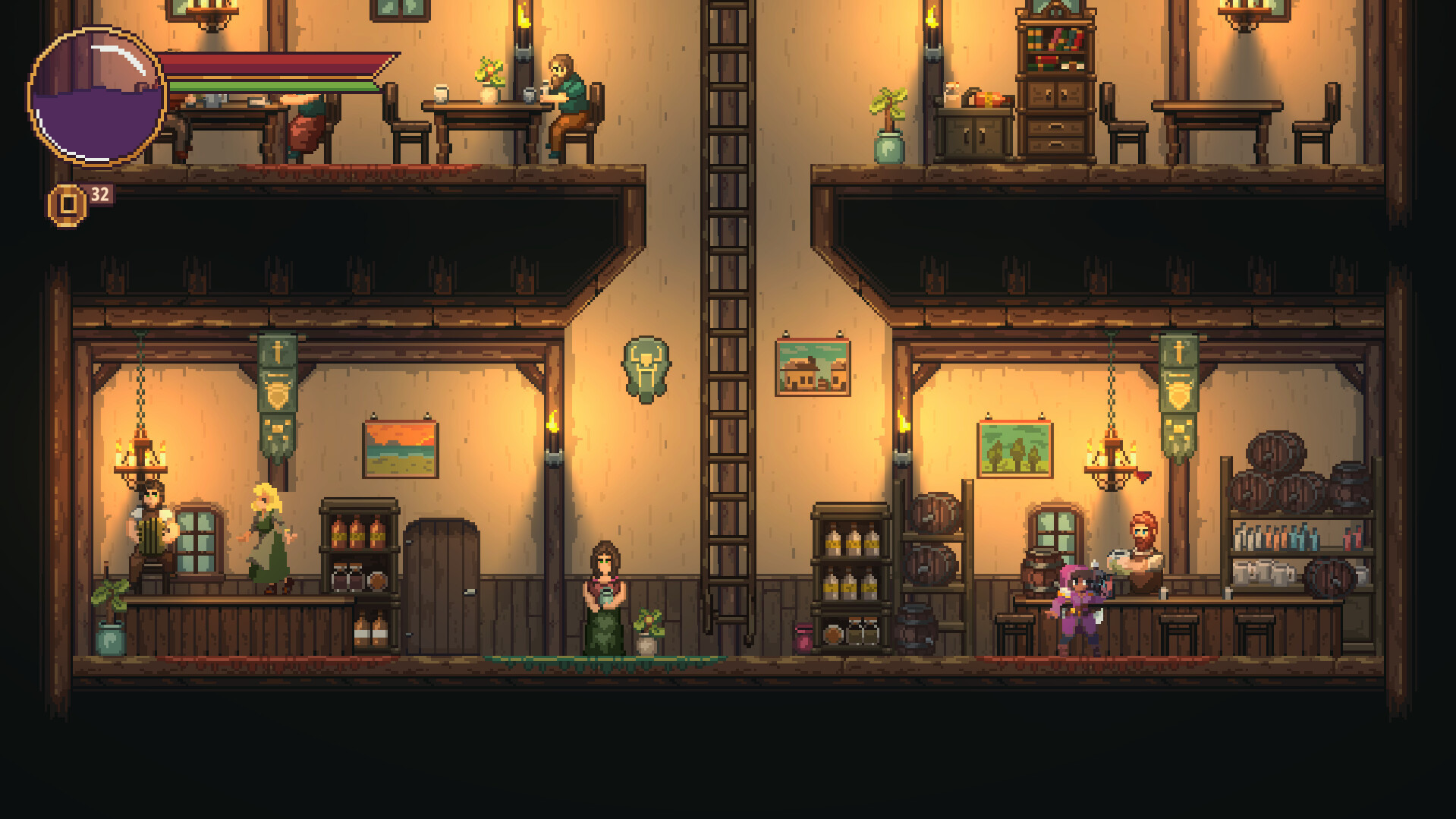Click the gold coin currency icon
This screenshot has height=819, width=1456.
tap(67, 200)
